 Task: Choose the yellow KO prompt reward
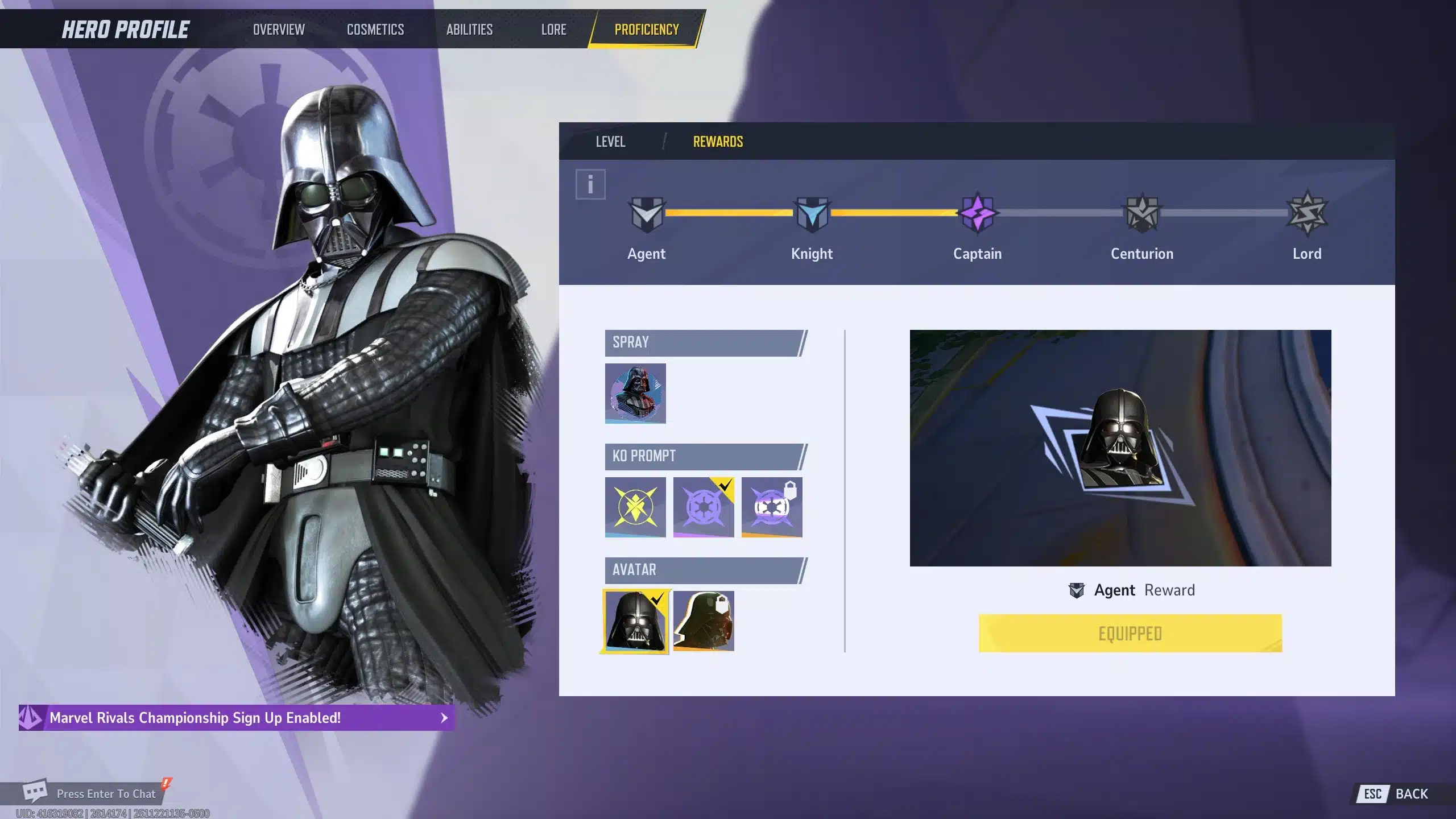pos(635,507)
